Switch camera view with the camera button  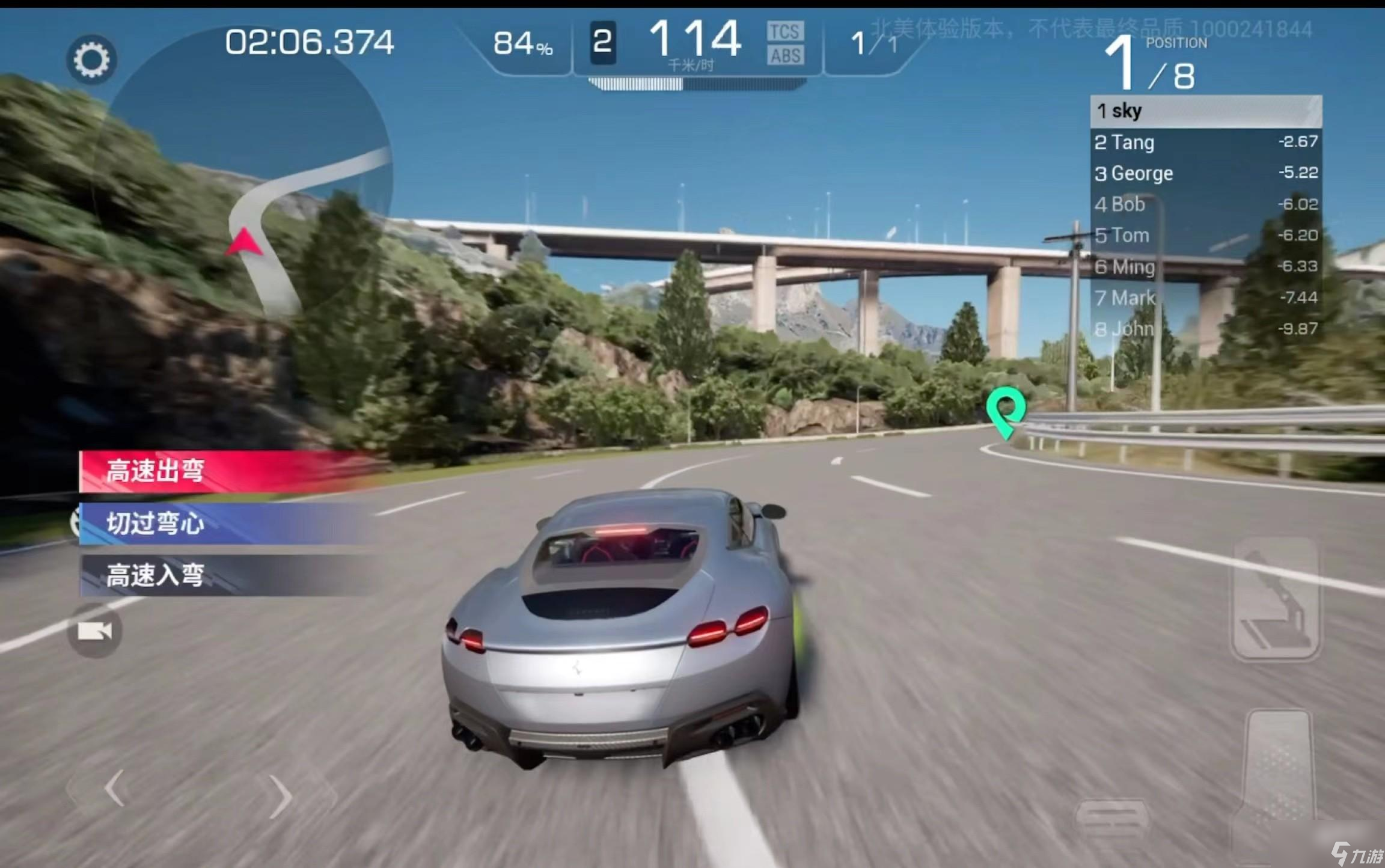click(x=94, y=631)
